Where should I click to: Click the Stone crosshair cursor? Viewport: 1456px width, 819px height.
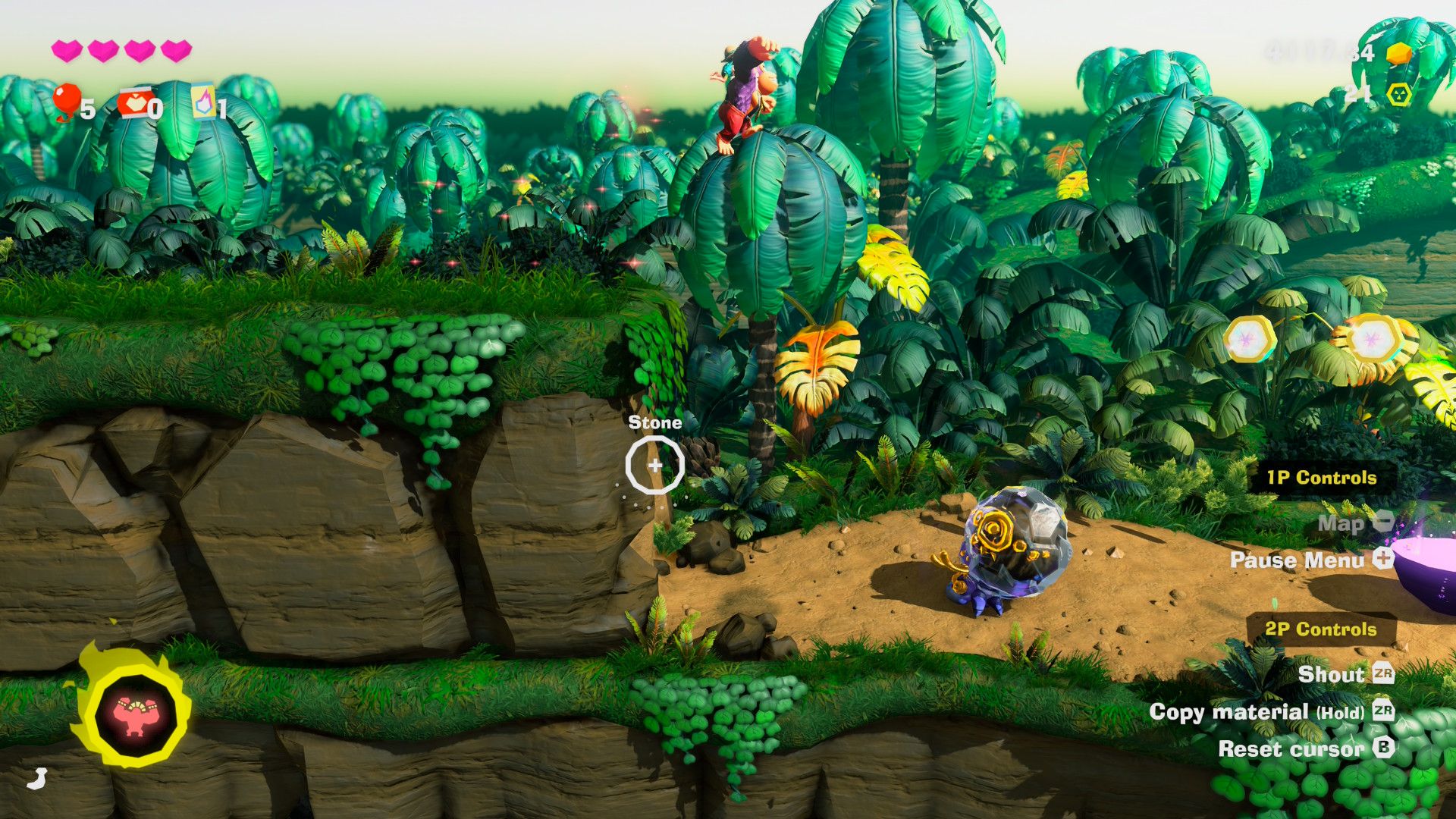pyautogui.click(x=654, y=466)
